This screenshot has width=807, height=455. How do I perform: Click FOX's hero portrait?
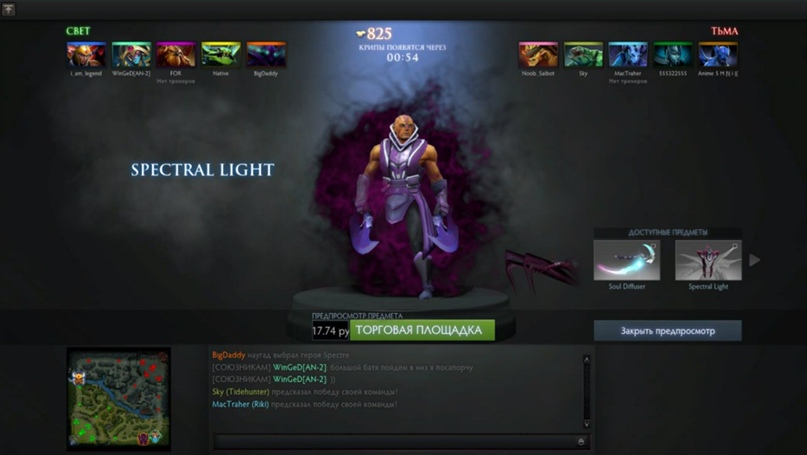[176, 54]
